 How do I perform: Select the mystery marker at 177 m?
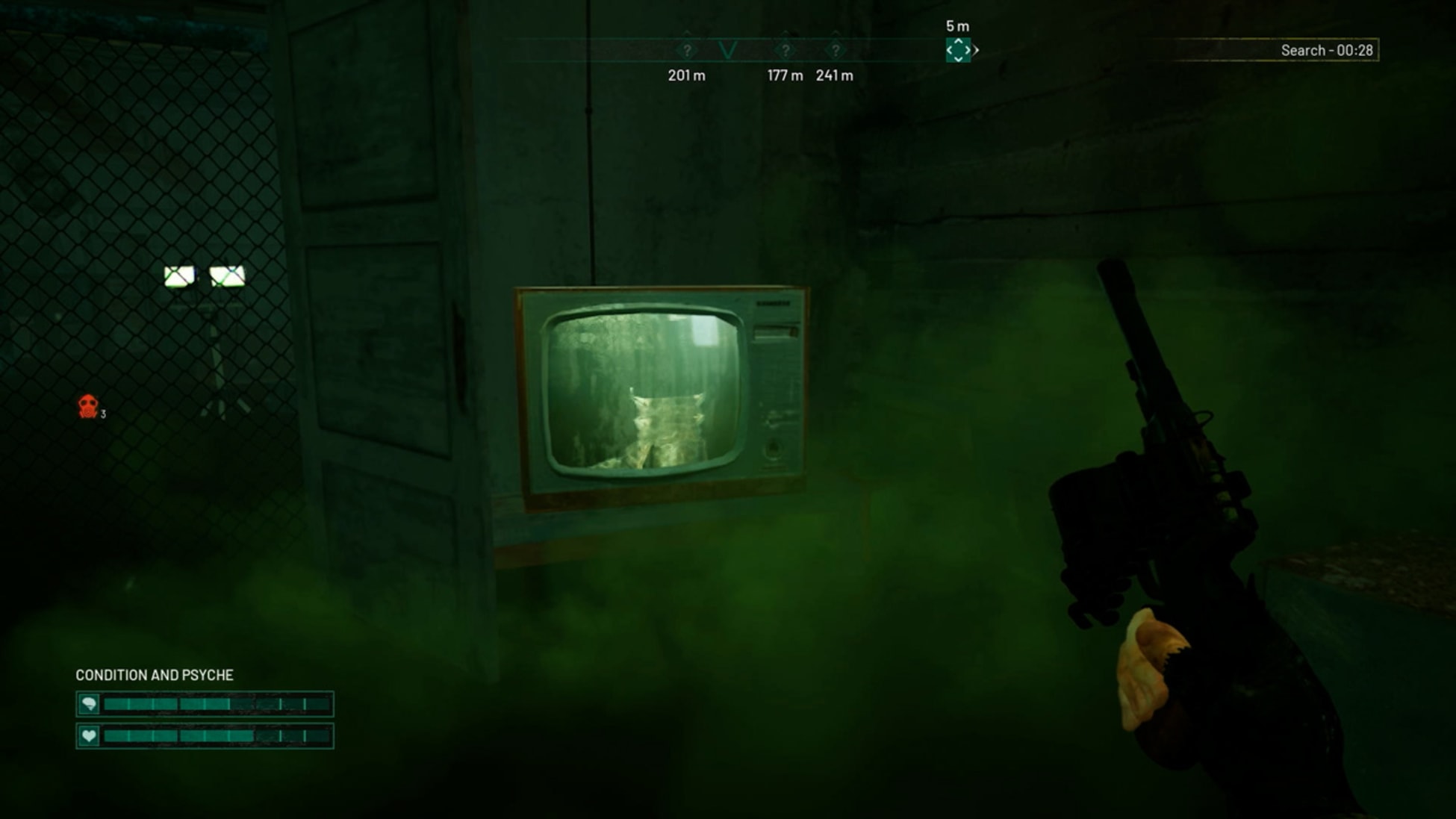785,49
